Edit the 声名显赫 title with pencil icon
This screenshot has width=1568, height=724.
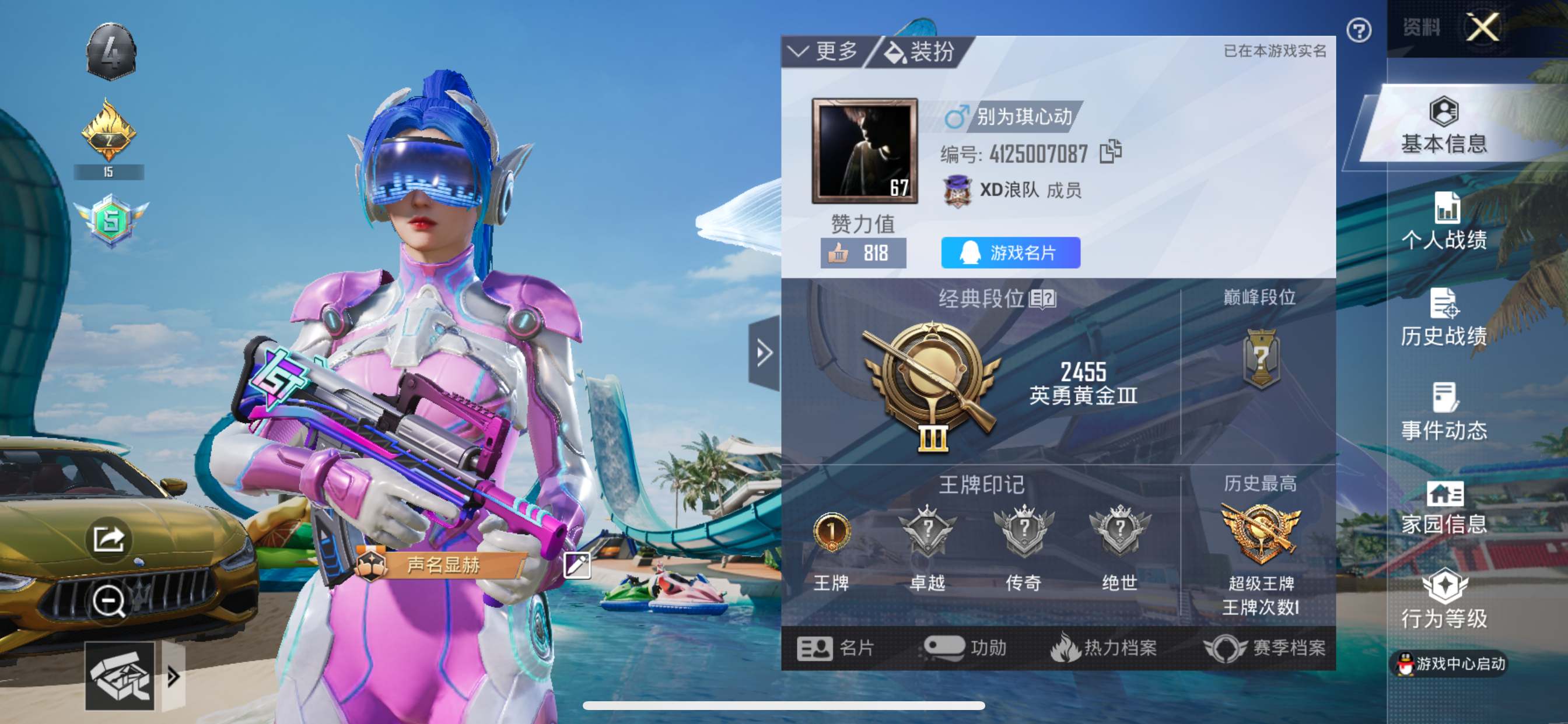576,565
